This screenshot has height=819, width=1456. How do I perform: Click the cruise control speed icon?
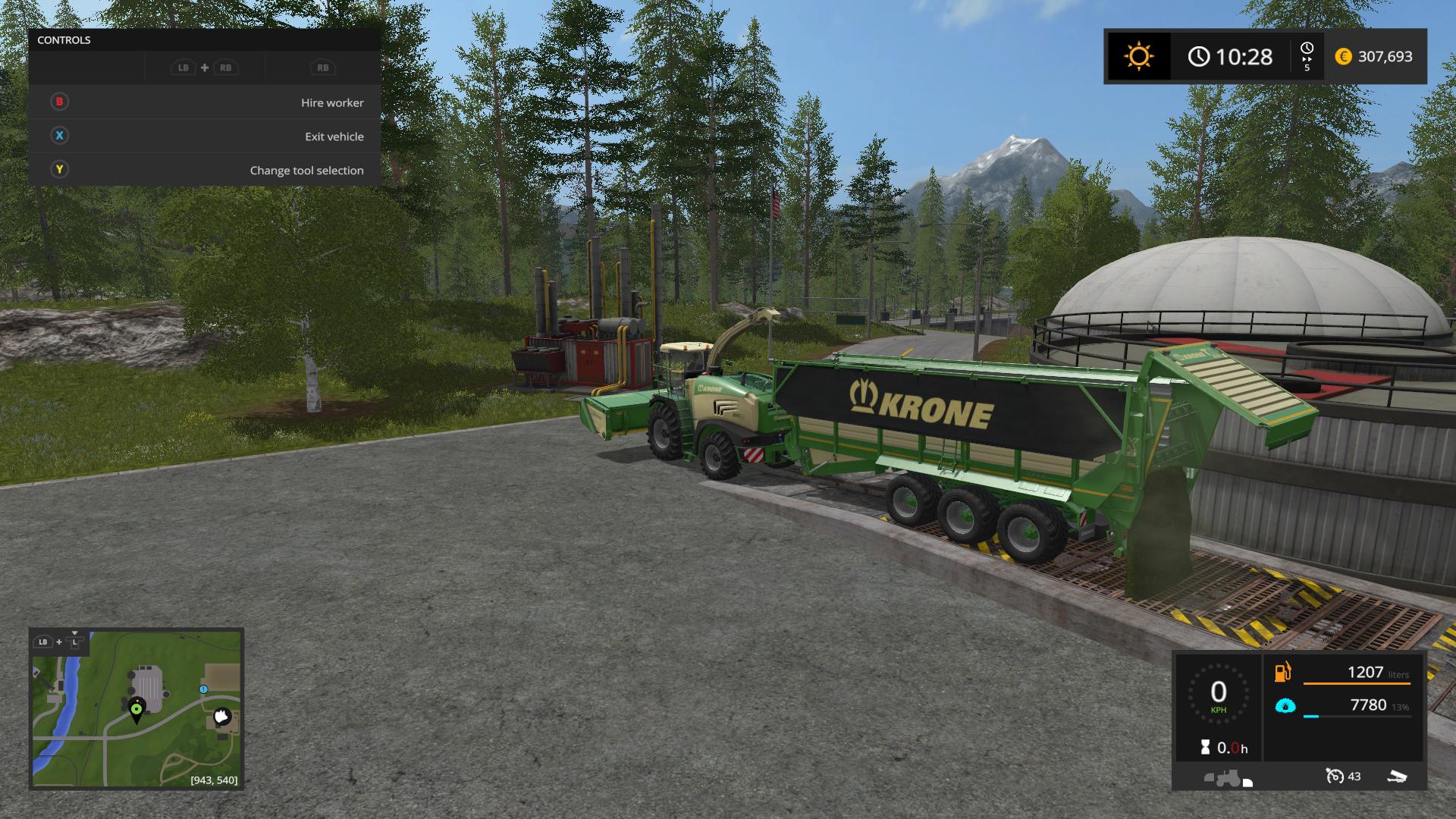pyautogui.click(x=1335, y=776)
